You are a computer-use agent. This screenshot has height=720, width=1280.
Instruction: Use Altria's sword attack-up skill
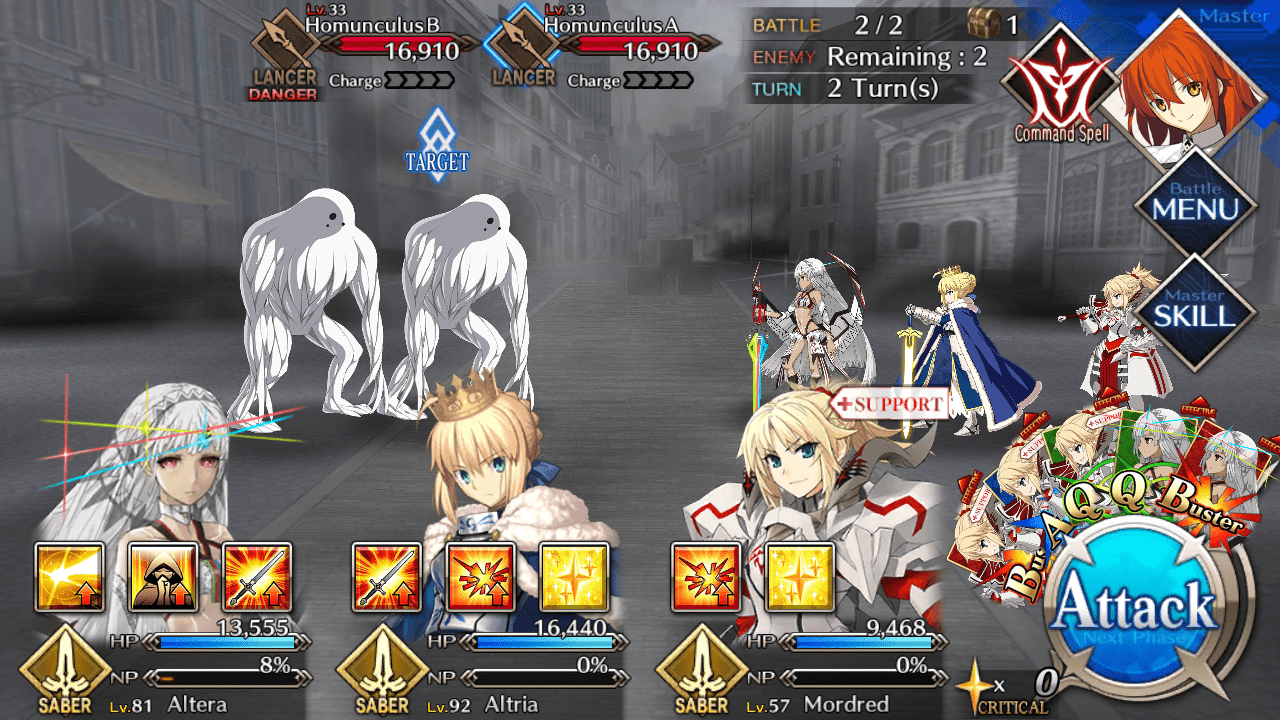coord(387,577)
